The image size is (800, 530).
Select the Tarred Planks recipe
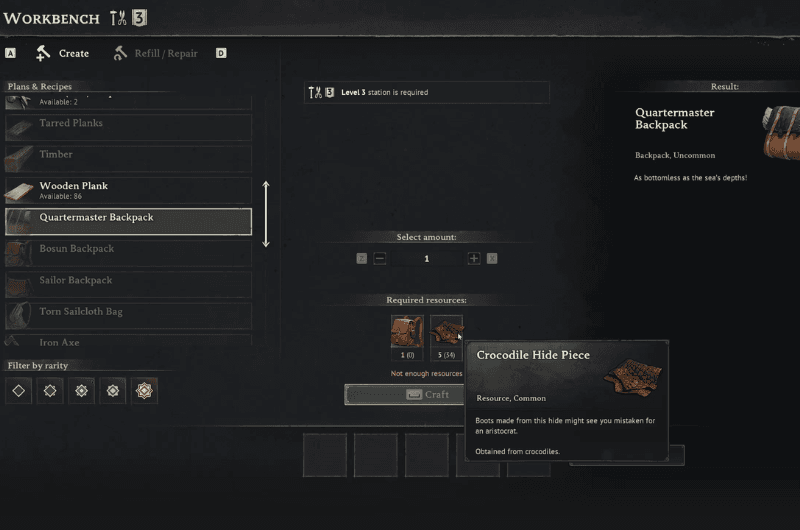128,126
